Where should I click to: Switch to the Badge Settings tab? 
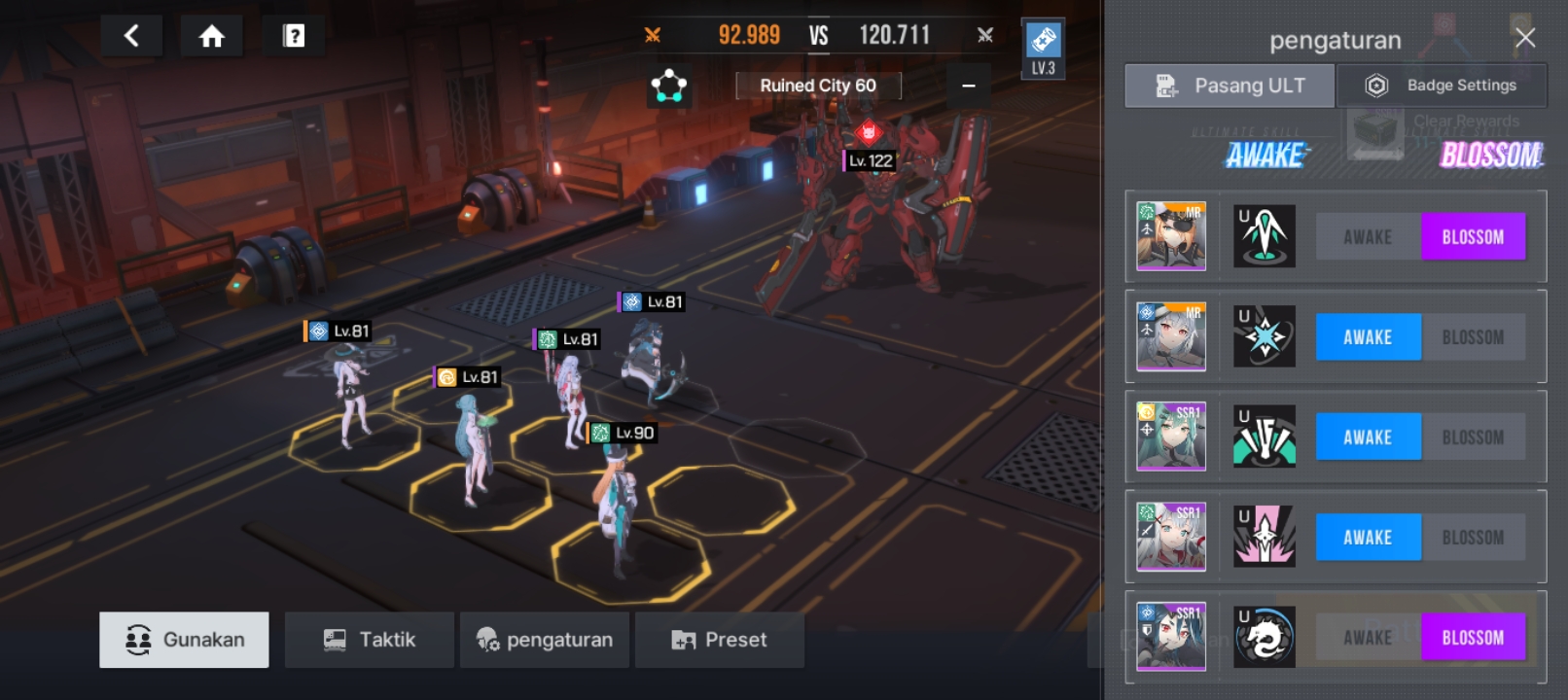[x=1442, y=86]
